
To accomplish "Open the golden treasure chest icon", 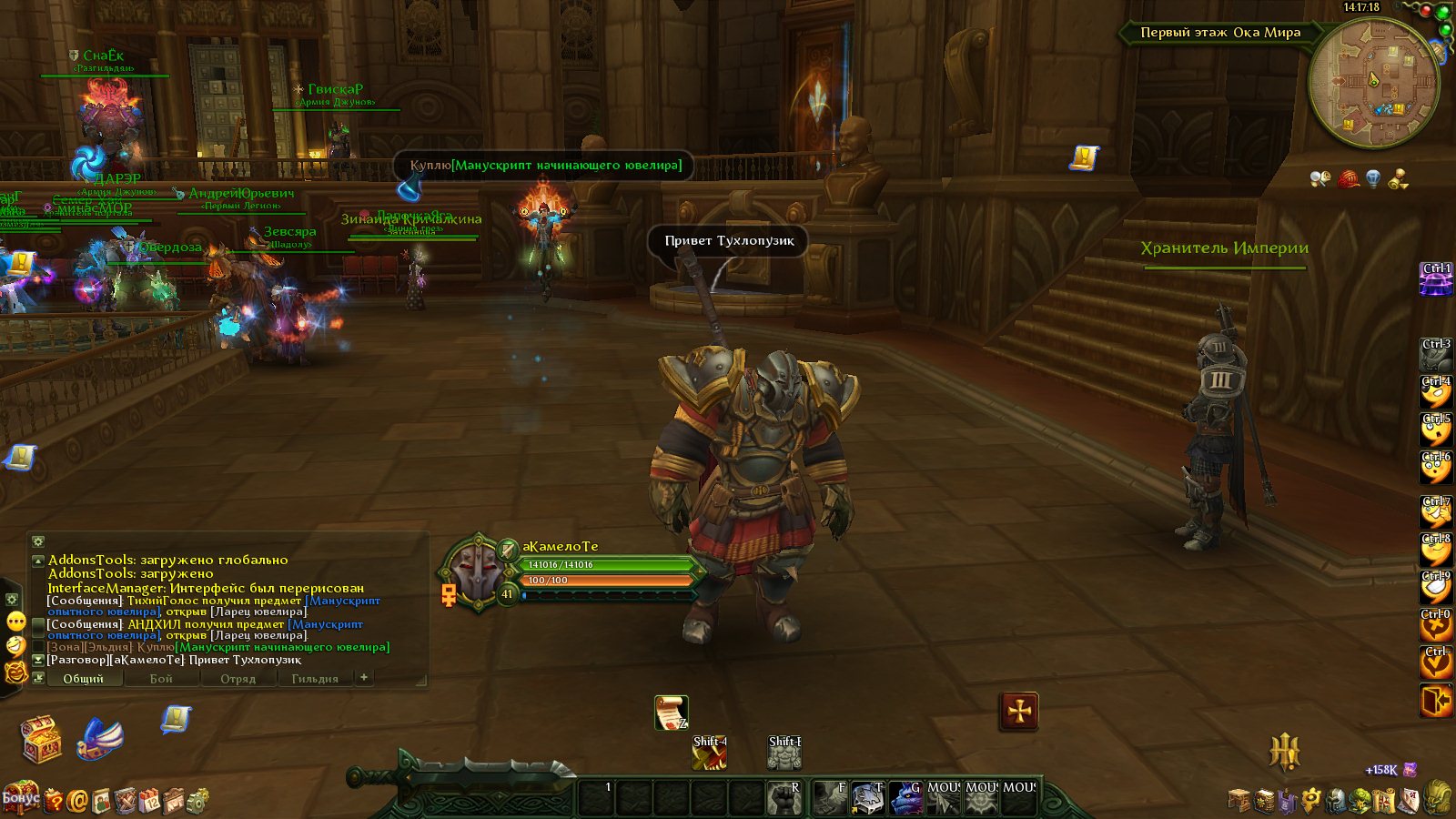I will [42, 739].
